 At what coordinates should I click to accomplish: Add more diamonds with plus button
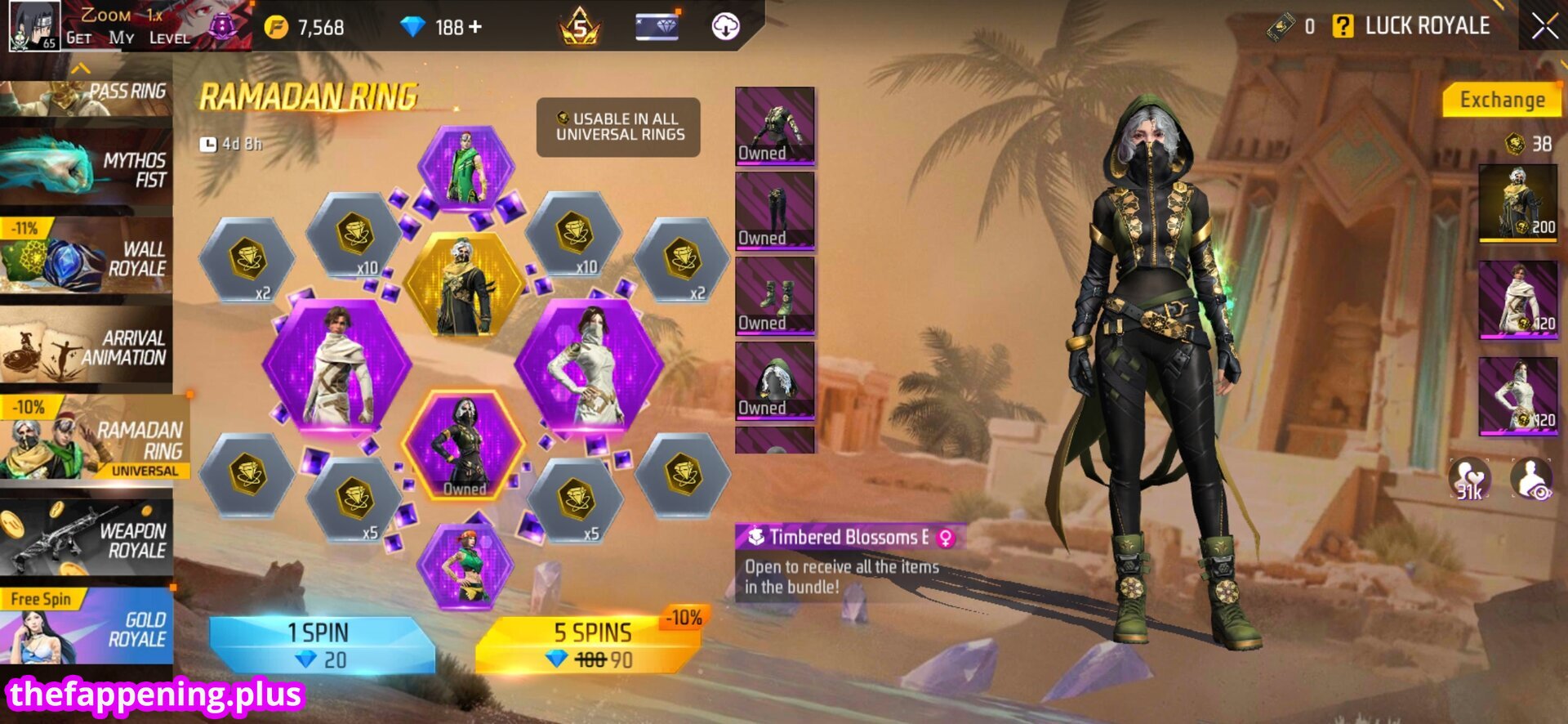click(474, 27)
